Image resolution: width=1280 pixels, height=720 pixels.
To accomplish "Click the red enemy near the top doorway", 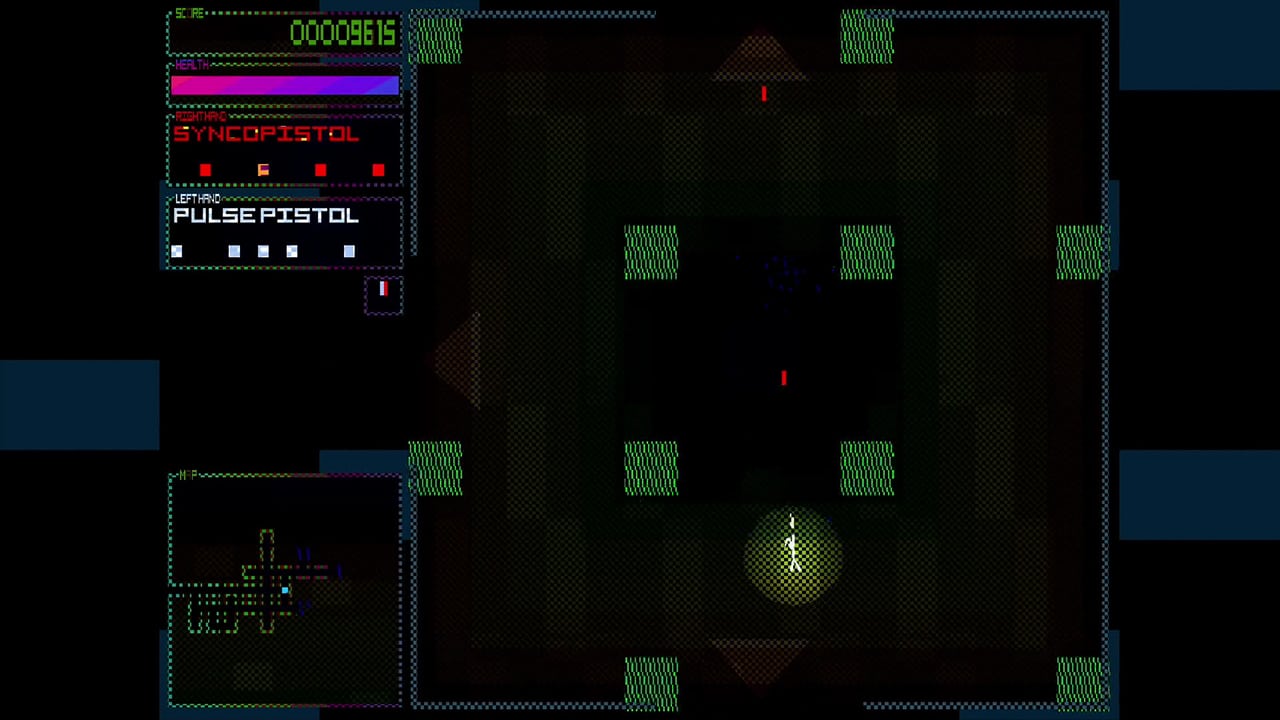I will [763, 94].
